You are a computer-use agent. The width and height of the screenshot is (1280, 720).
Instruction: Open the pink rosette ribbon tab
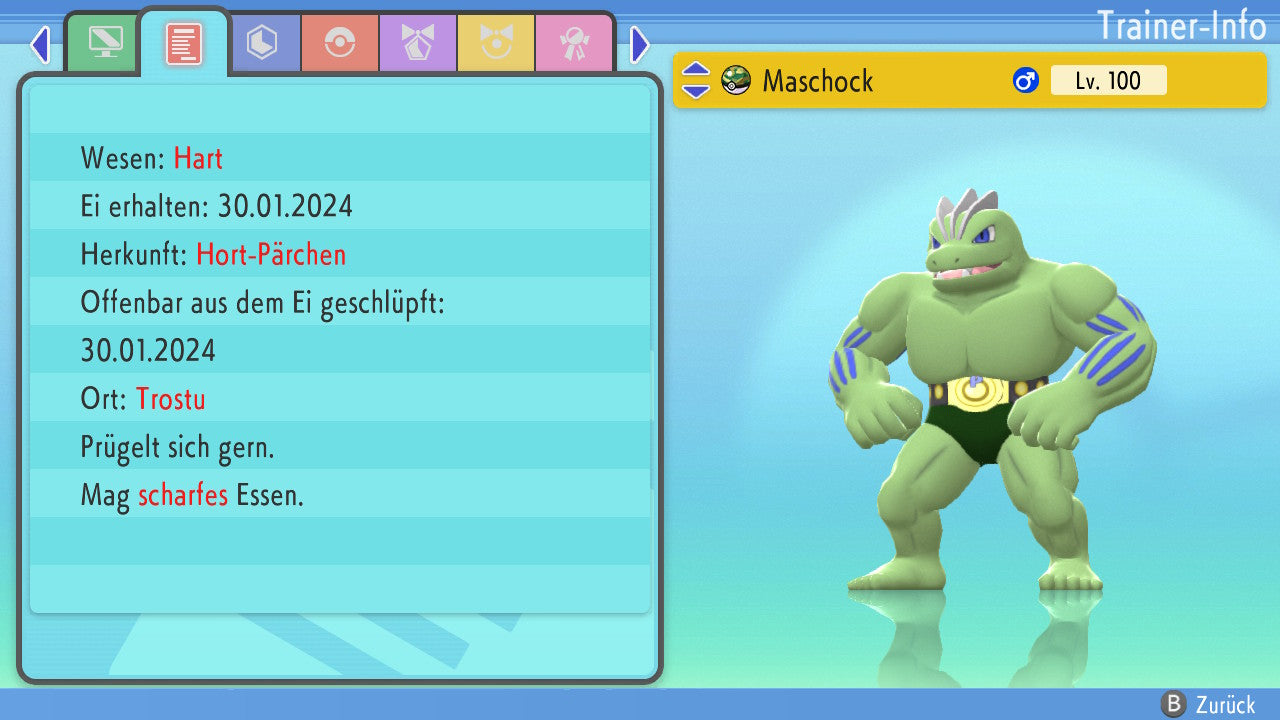pyautogui.click(x=573, y=43)
